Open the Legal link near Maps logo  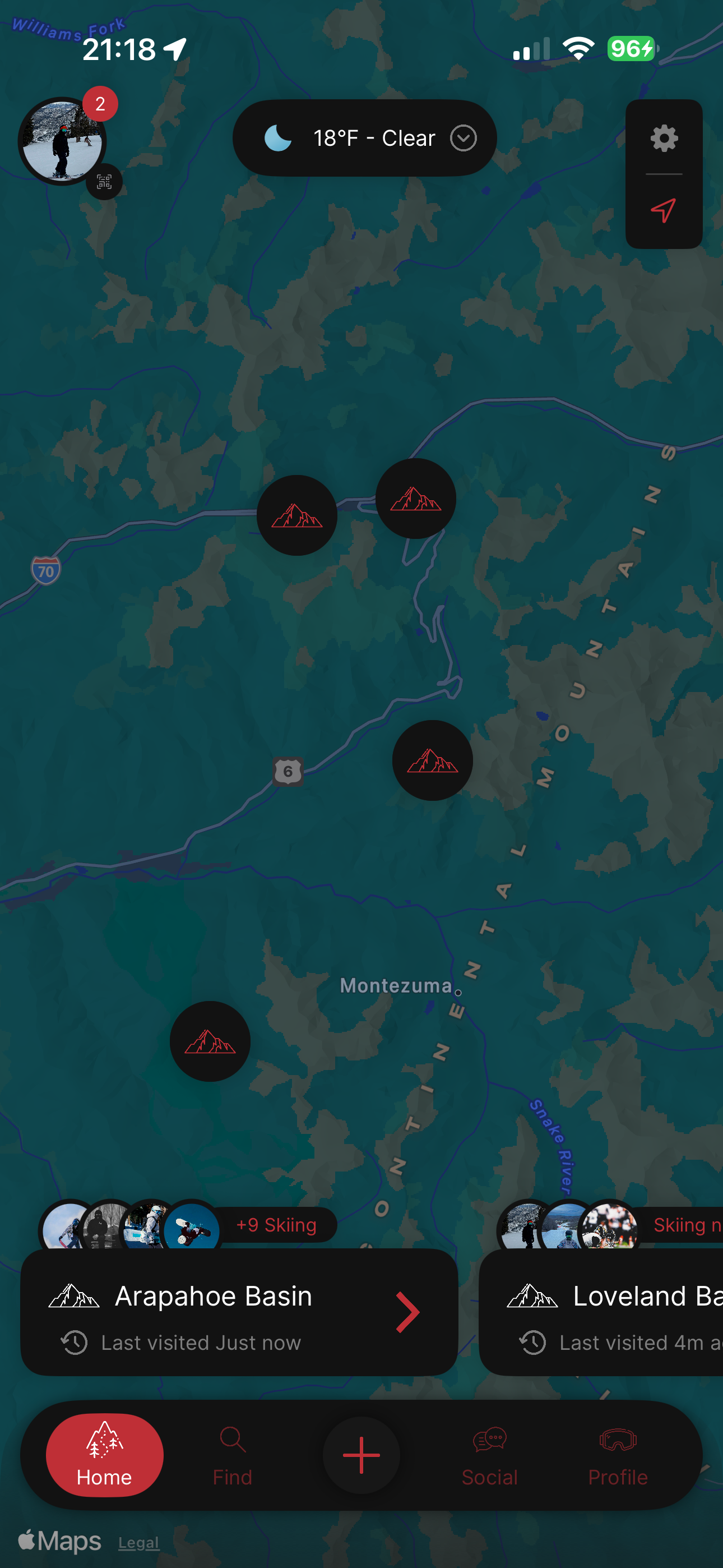[x=139, y=1542]
